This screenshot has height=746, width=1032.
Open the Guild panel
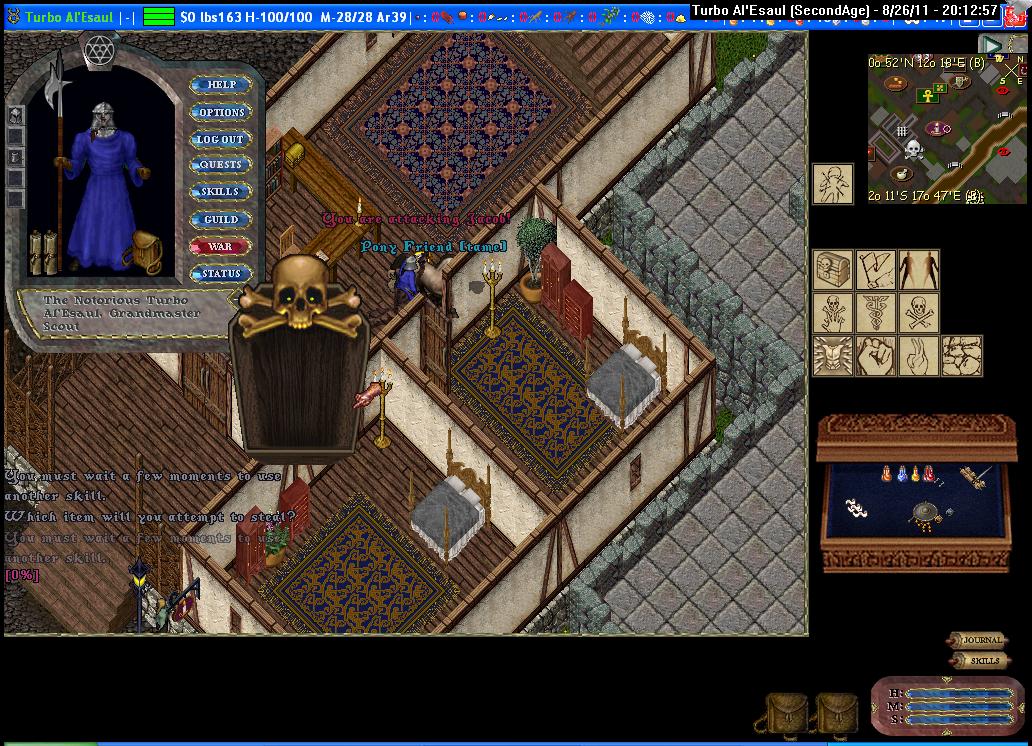click(221, 219)
